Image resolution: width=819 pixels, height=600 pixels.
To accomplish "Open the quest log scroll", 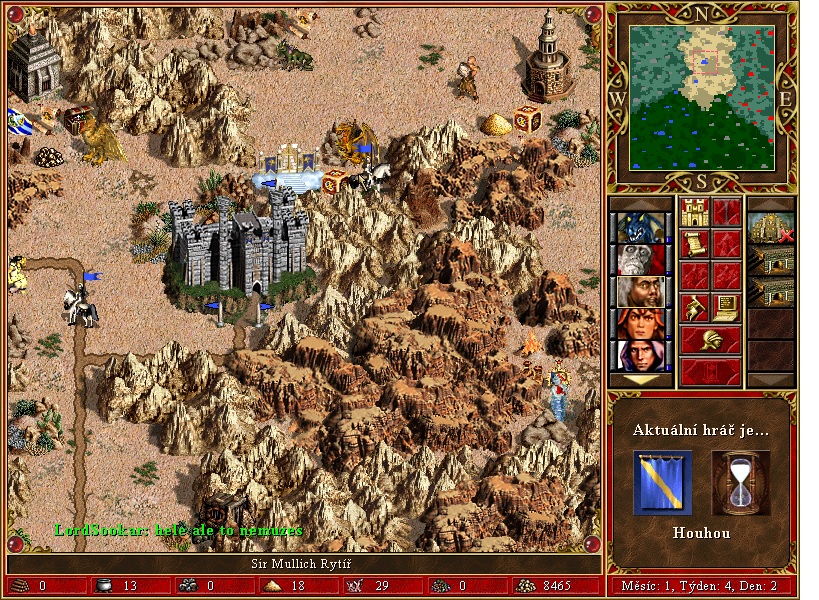I will (695, 244).
